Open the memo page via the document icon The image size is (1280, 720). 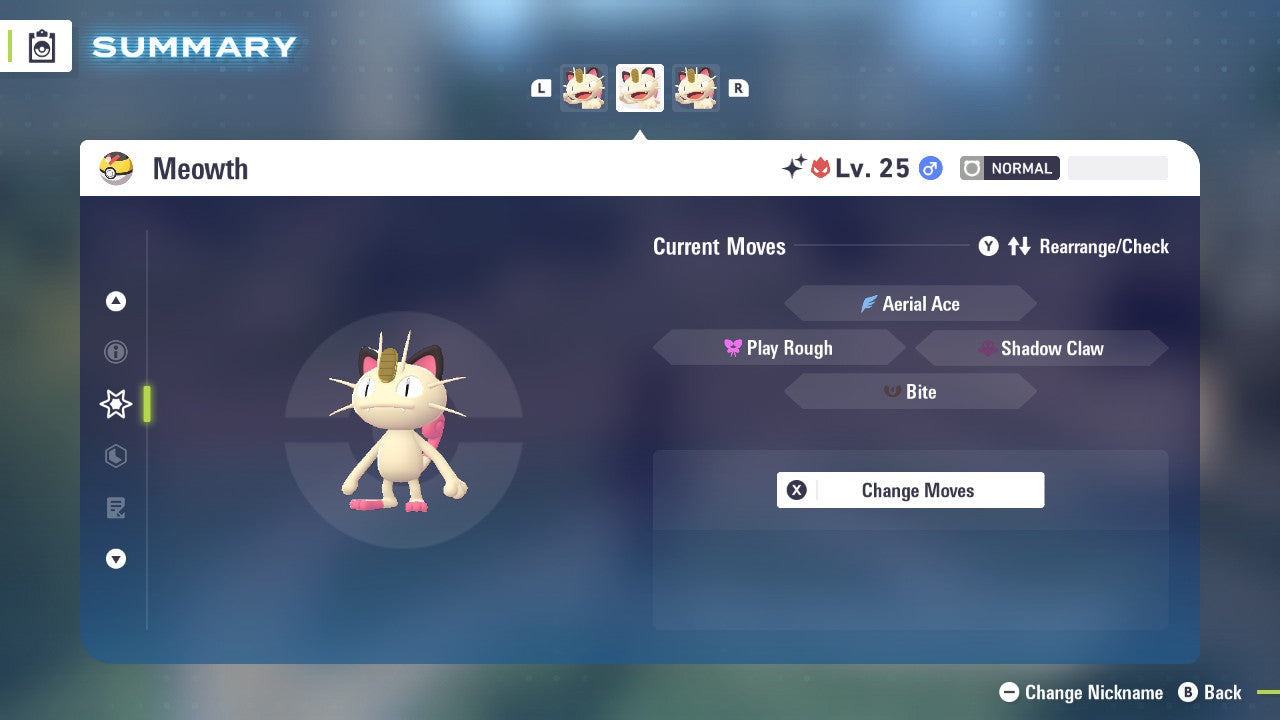(x=116, y=508)
